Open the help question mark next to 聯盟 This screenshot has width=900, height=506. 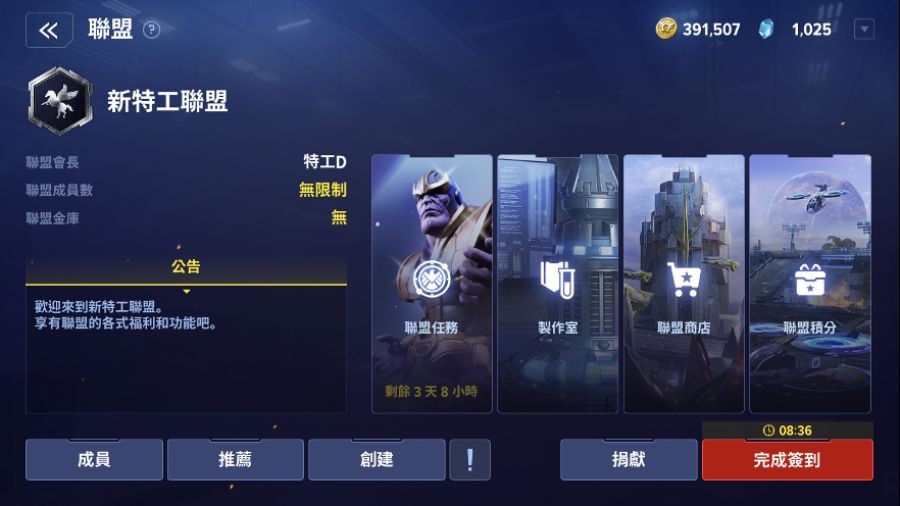pyautogui.click(x=151, y=30)
